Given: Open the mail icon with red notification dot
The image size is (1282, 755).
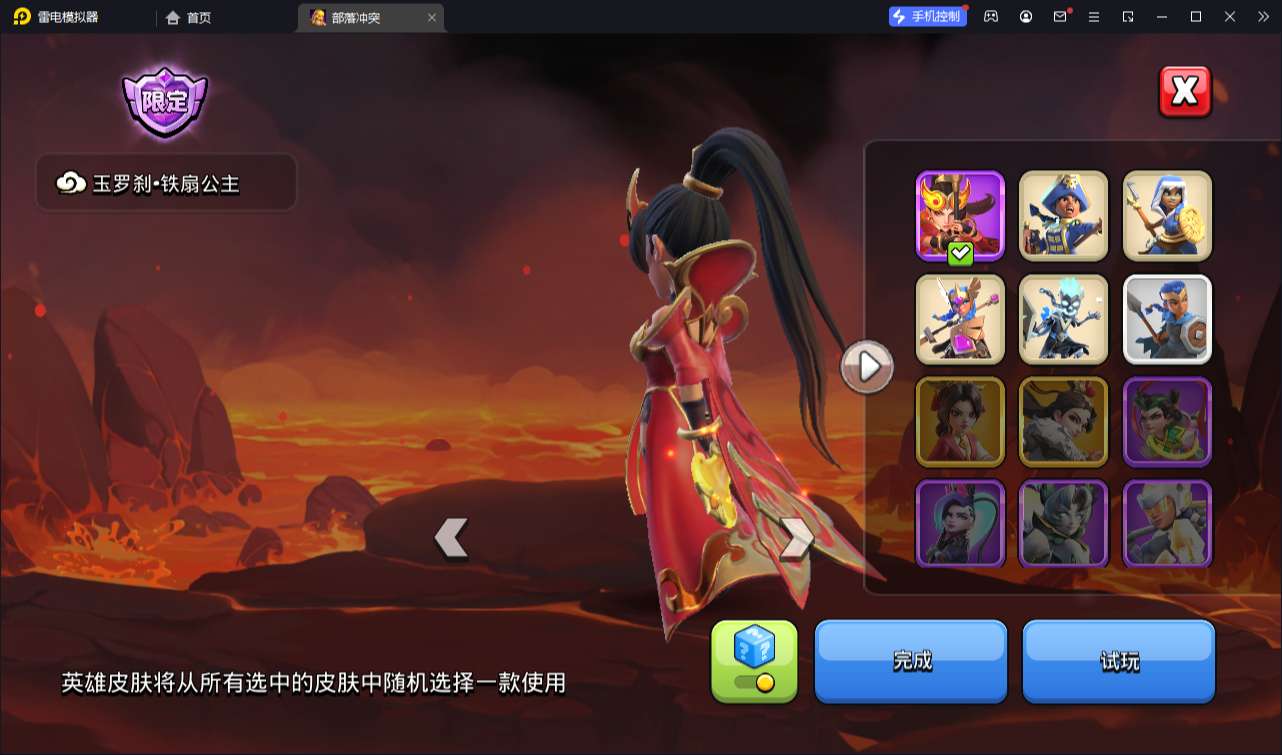Looking at the screenshot, I should (1060, 17).
